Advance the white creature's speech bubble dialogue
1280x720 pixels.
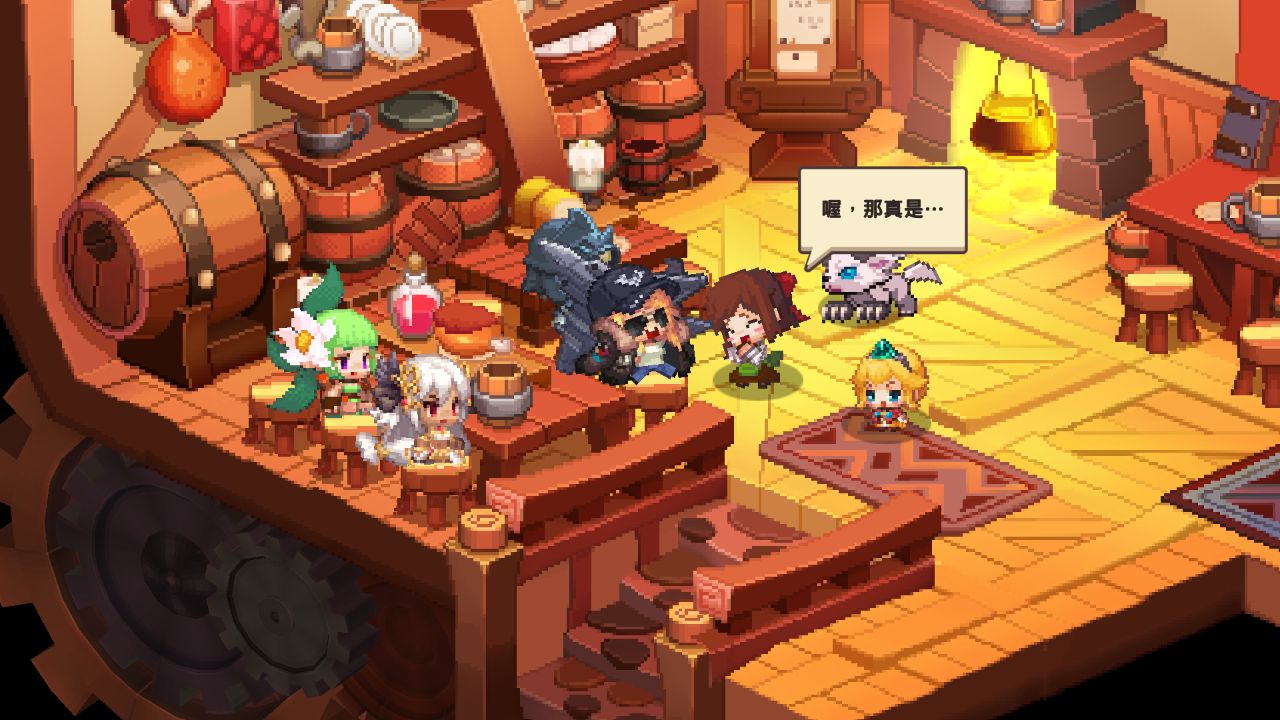(882, 211)
